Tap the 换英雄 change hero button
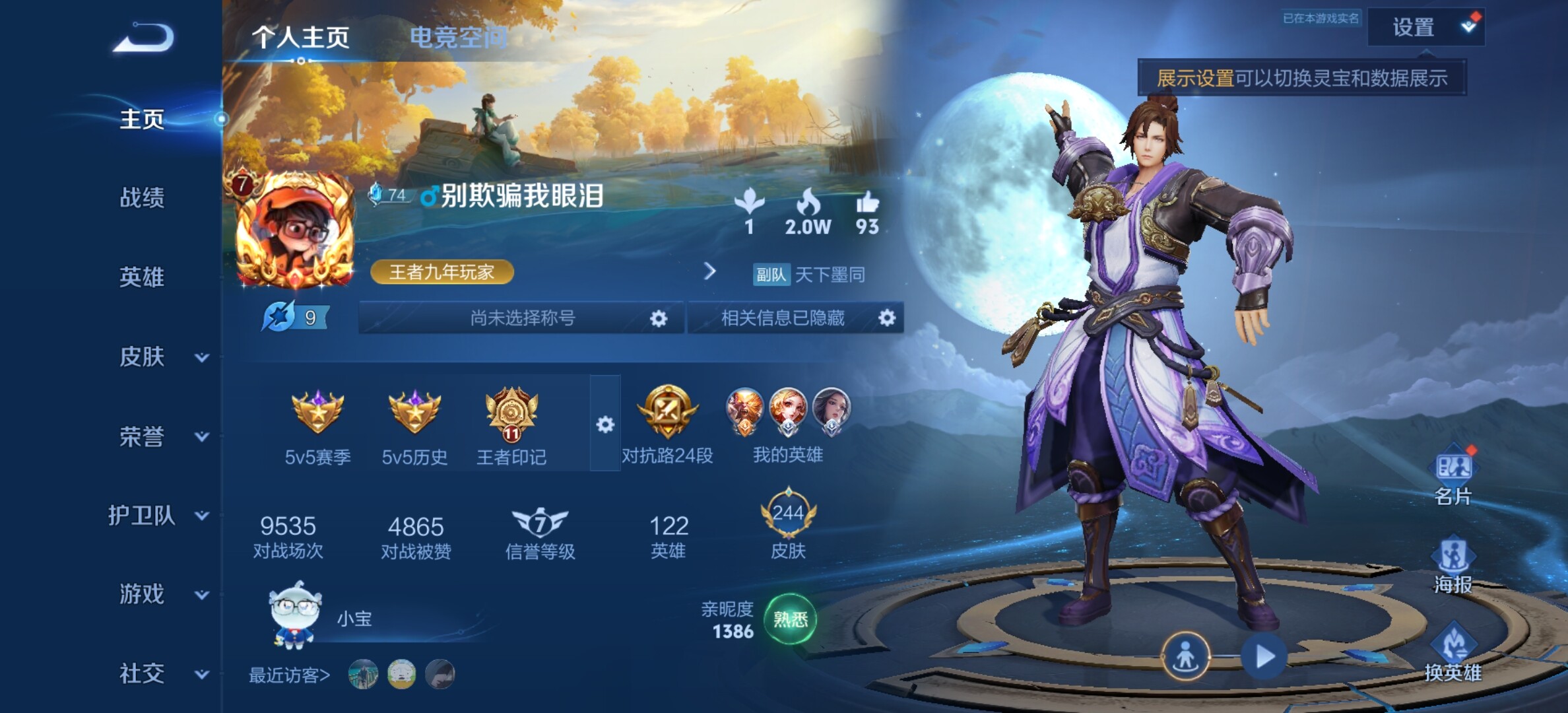1568x713 pixels. pyautogui.click(x=1453, y=654)
